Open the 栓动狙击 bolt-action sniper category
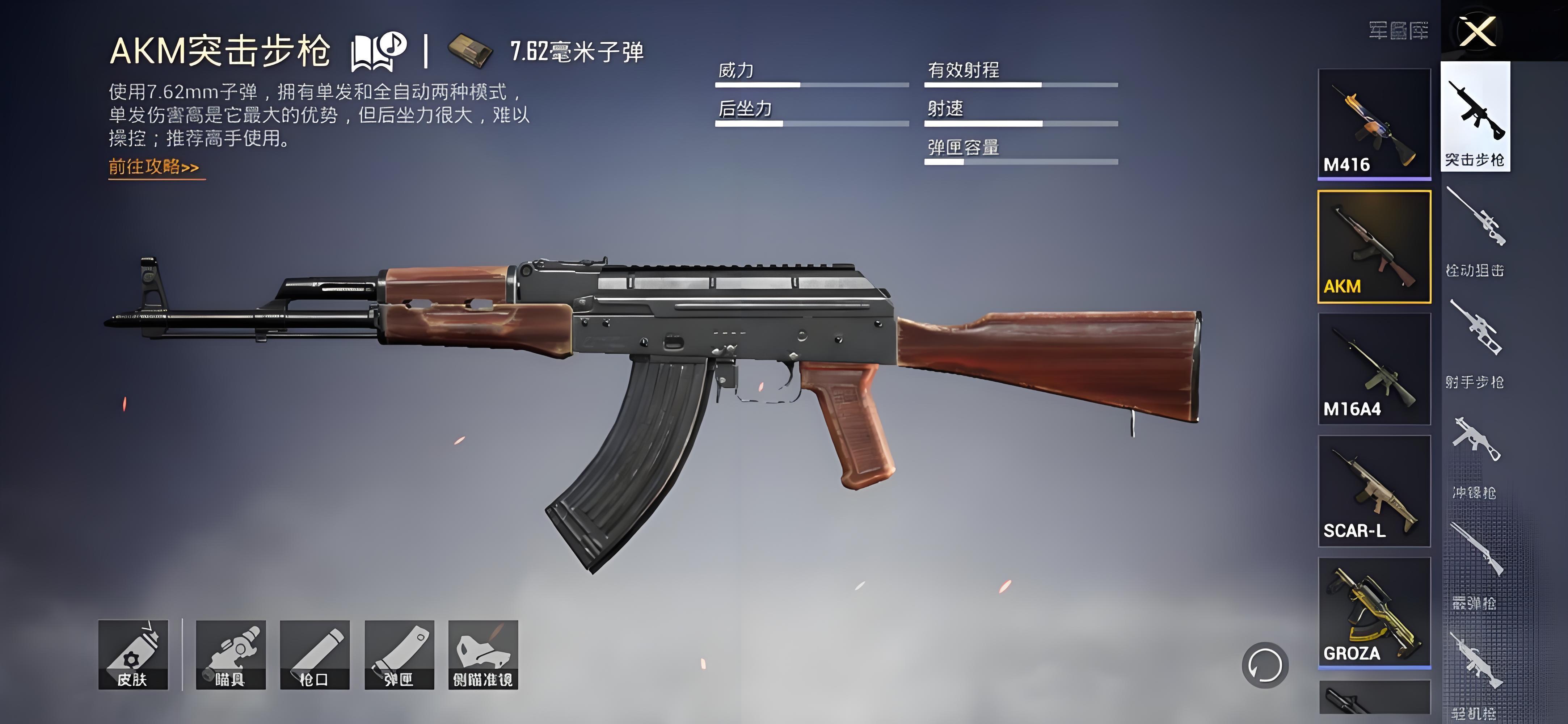This screenshot has width=1568, height=724. click(x=1475, y=231)
